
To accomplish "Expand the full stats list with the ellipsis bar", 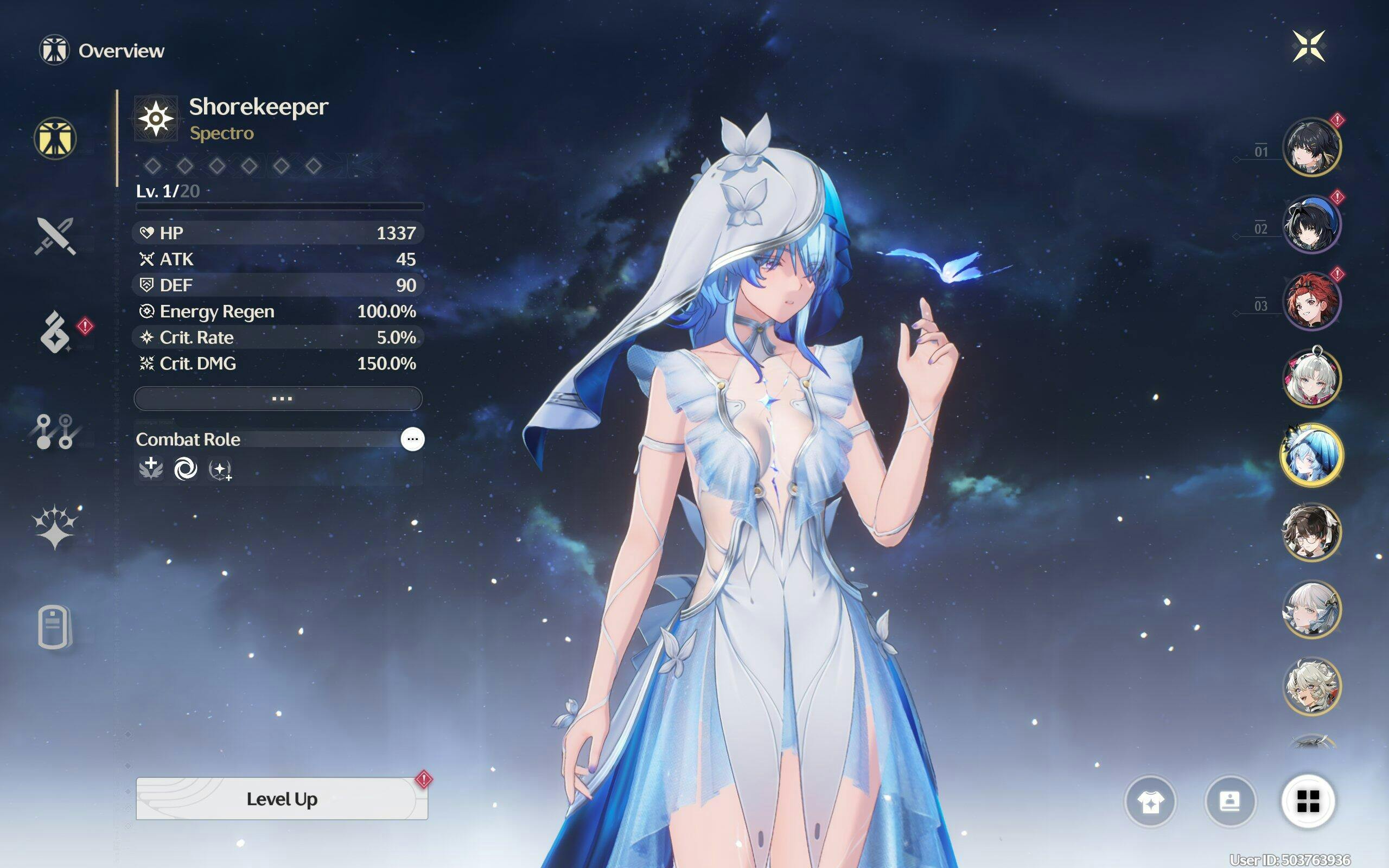I will (x=278, y=398).
